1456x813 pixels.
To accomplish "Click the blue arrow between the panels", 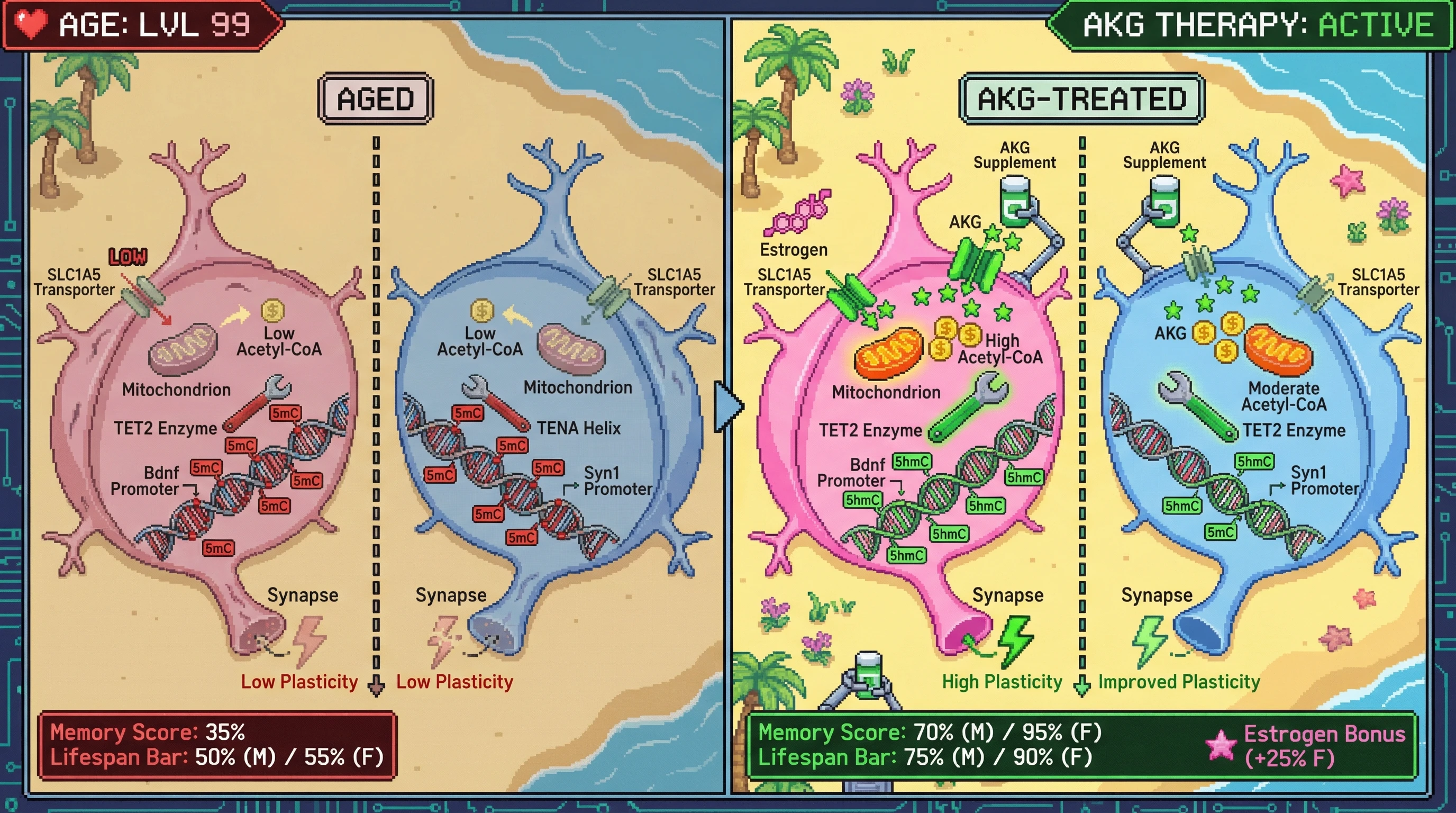I will coord(728,406).
